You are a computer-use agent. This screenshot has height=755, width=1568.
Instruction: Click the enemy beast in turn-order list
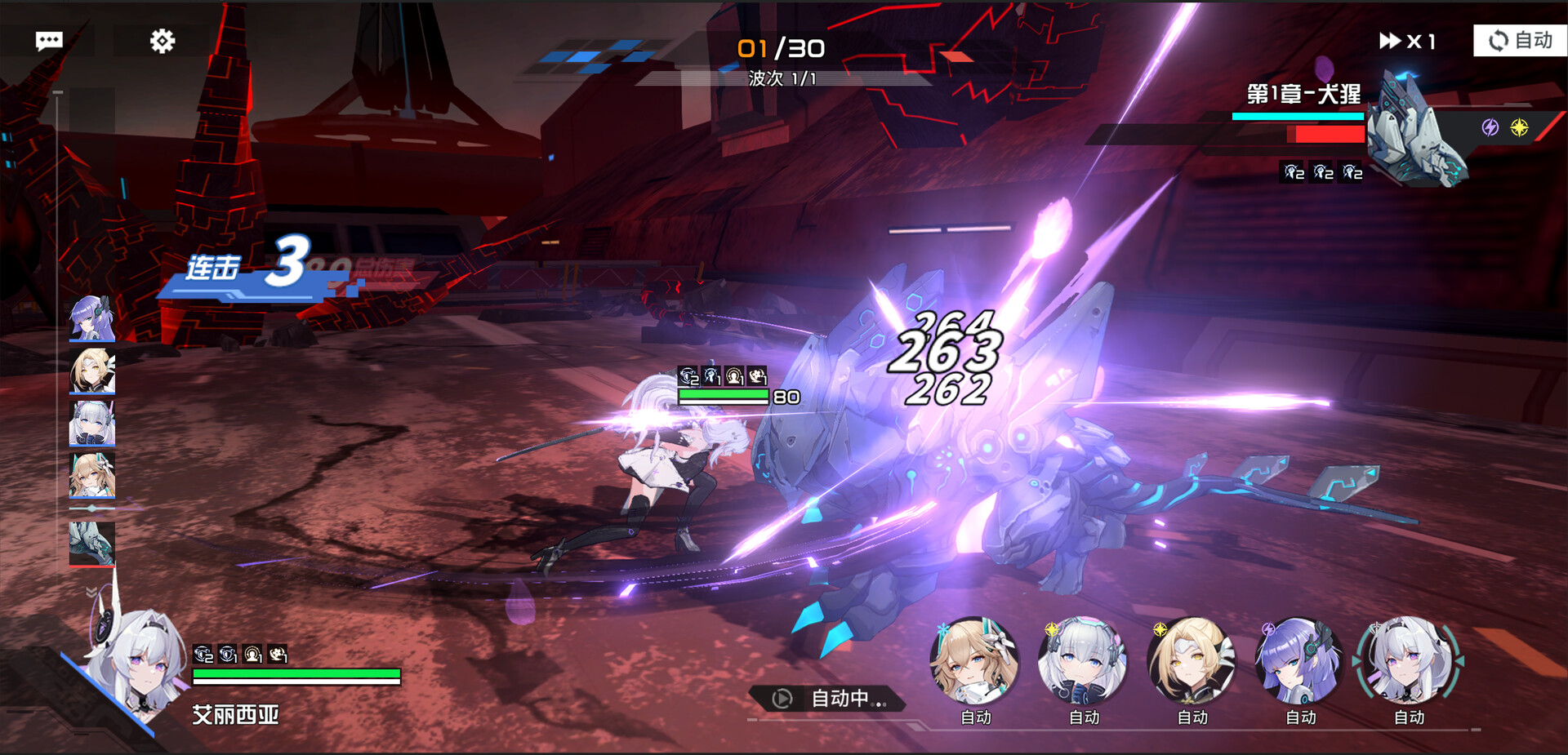click(91, 544)
